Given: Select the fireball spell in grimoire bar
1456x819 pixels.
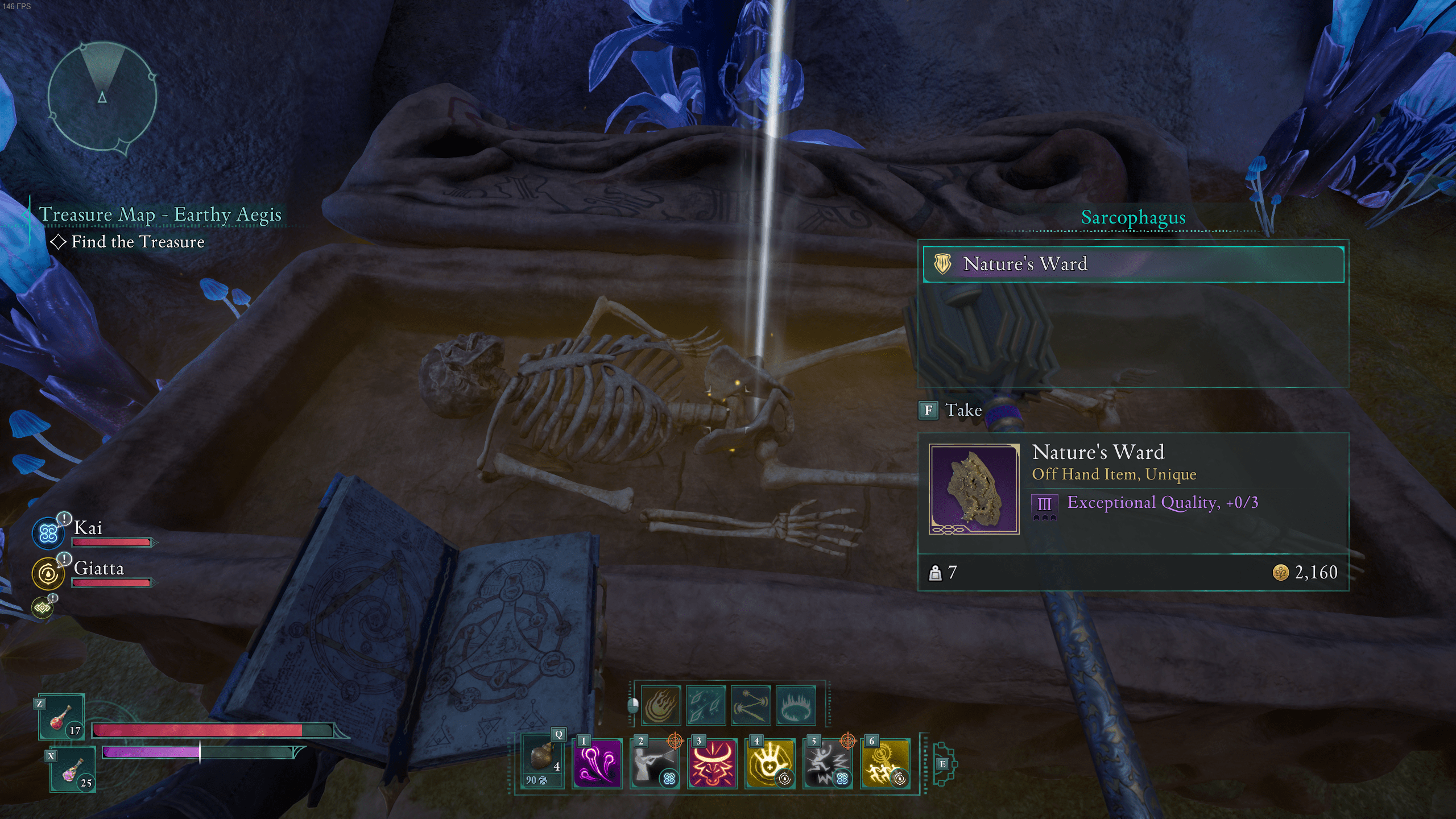Looking at the screenshot, I should point(661,705).
